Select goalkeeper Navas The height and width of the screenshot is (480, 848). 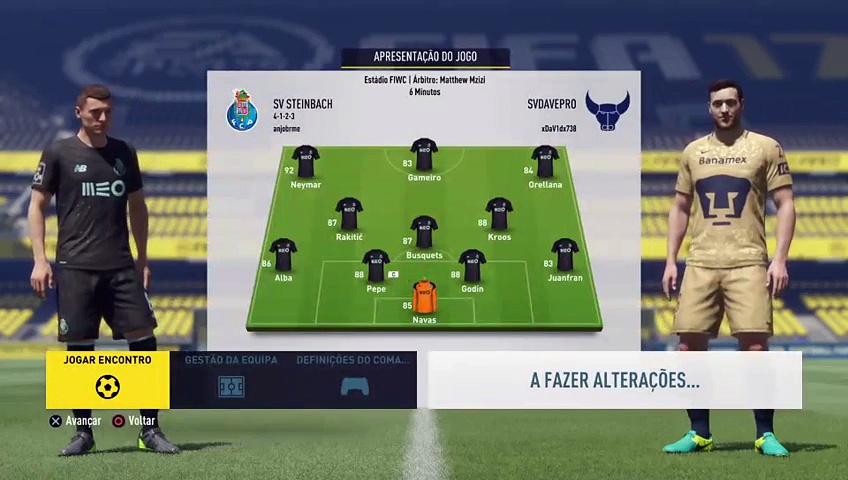tap(424, 298)
